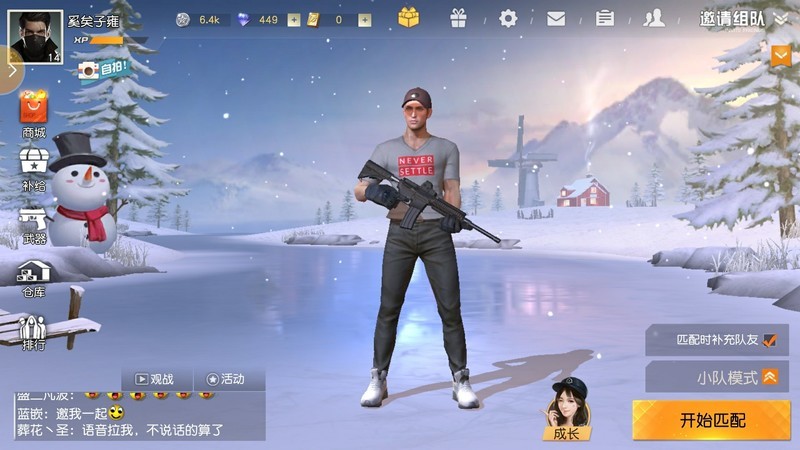Open the 武器 weapons menu

[x=34, y=223]
